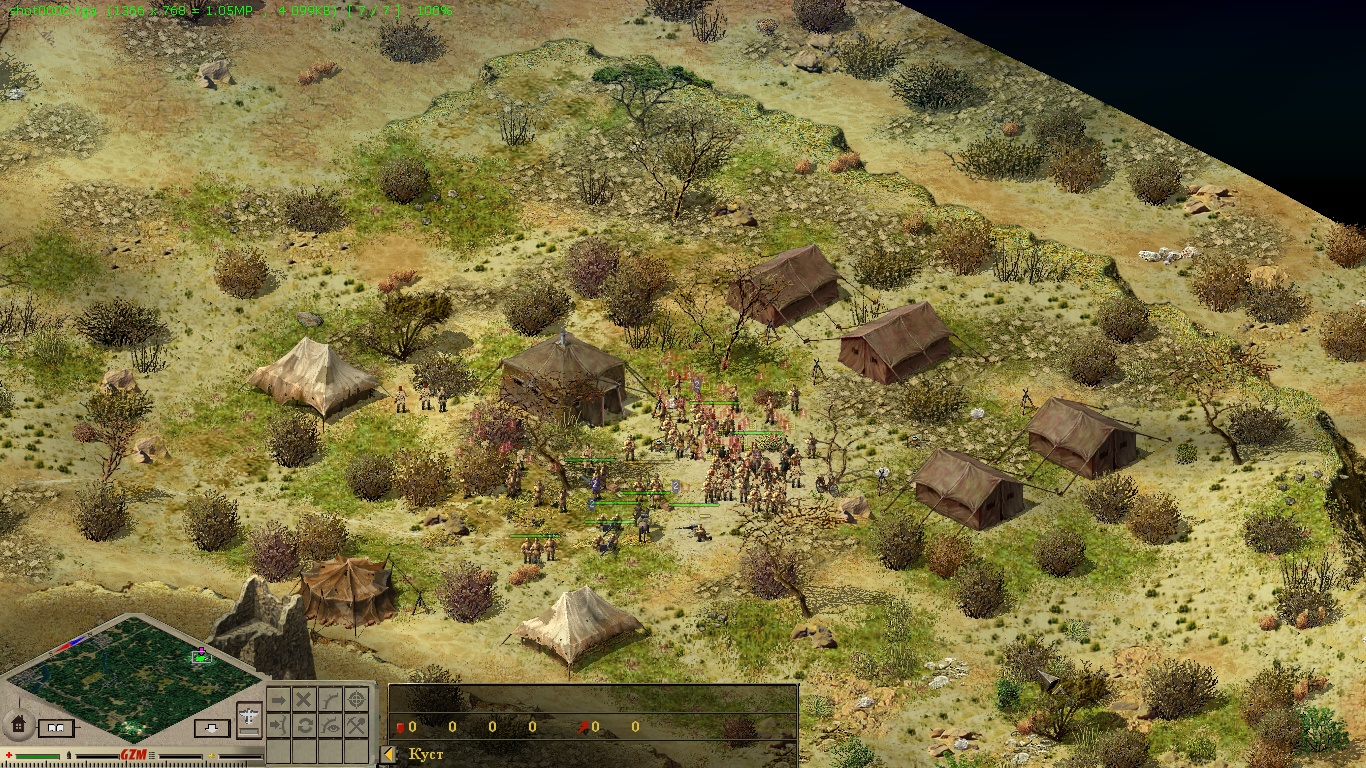Activate the cancel X command
Image resolution: width=1366 pixels, height=768 pixels.
click(x=304, y=699)
